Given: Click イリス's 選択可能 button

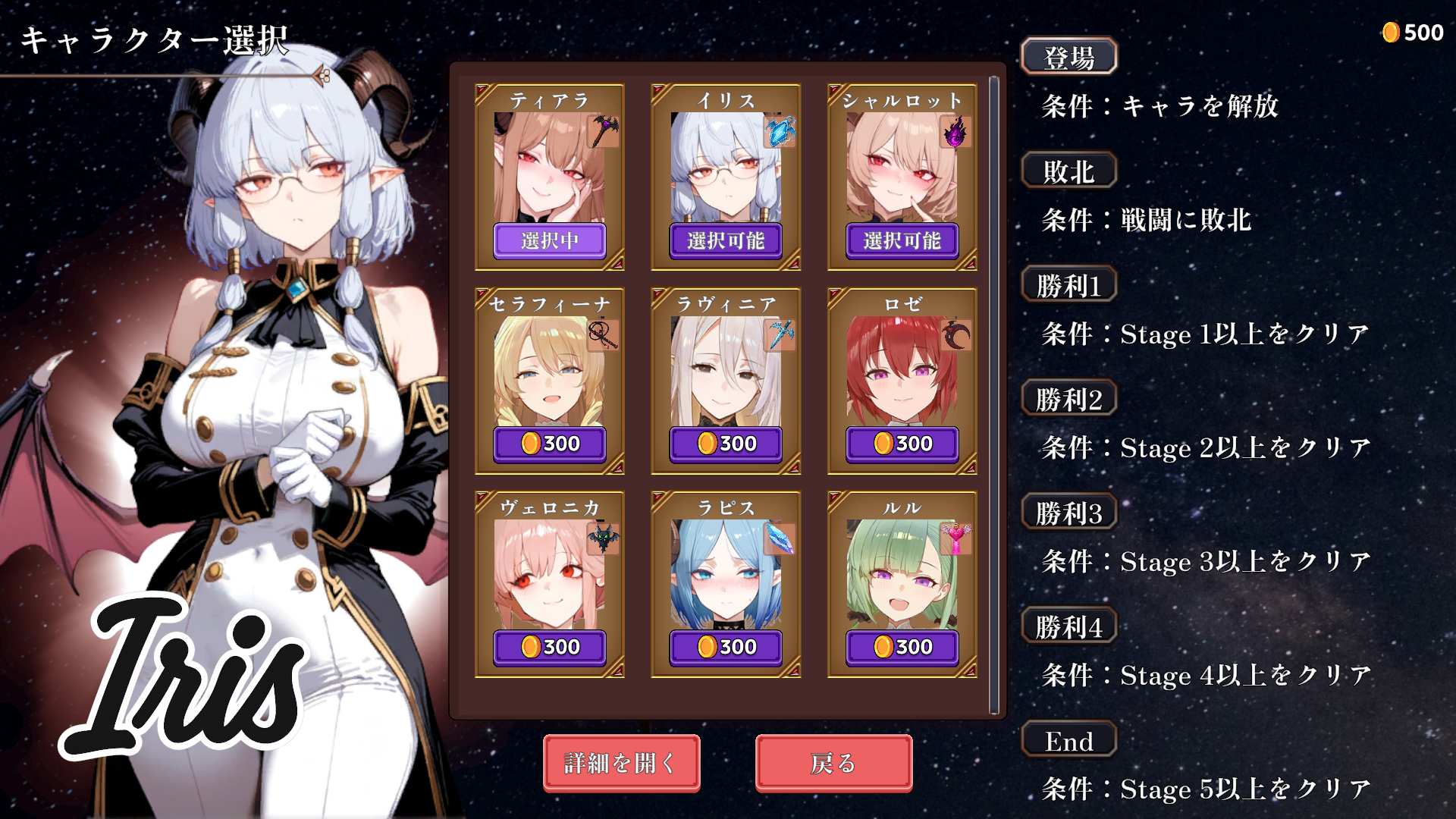Looking at the screenshot, I should tap(725, 241).
